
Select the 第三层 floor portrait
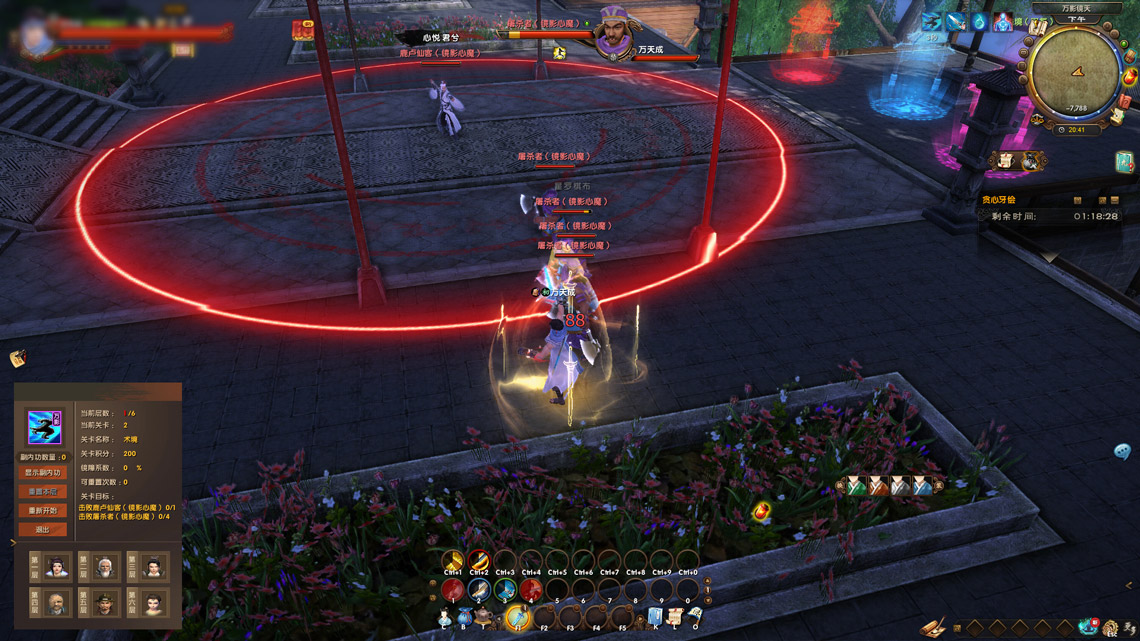(153, 567)
